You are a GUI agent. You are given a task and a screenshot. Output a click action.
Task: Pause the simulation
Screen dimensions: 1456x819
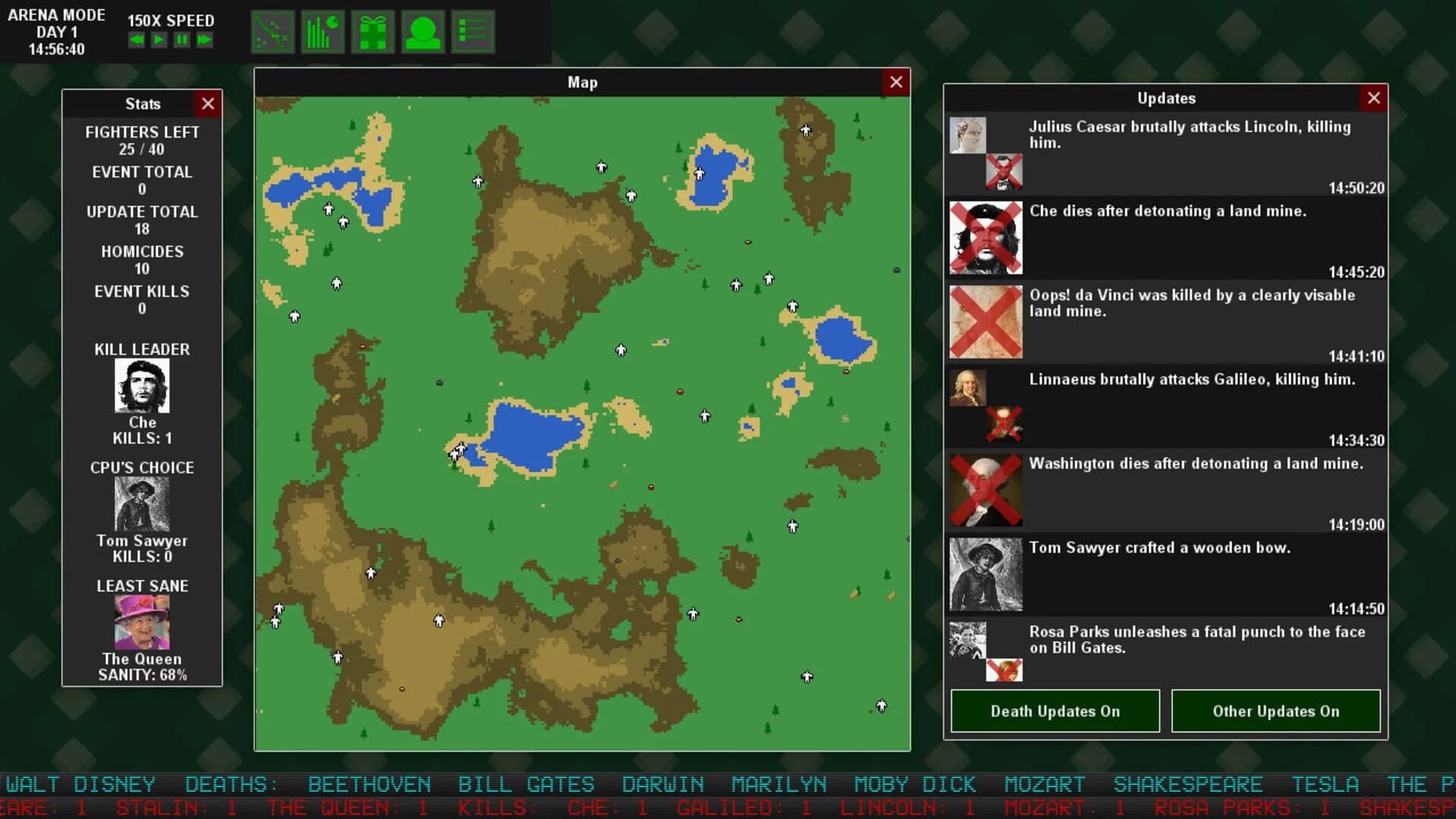pyautogui.click(x=180, y=40)
